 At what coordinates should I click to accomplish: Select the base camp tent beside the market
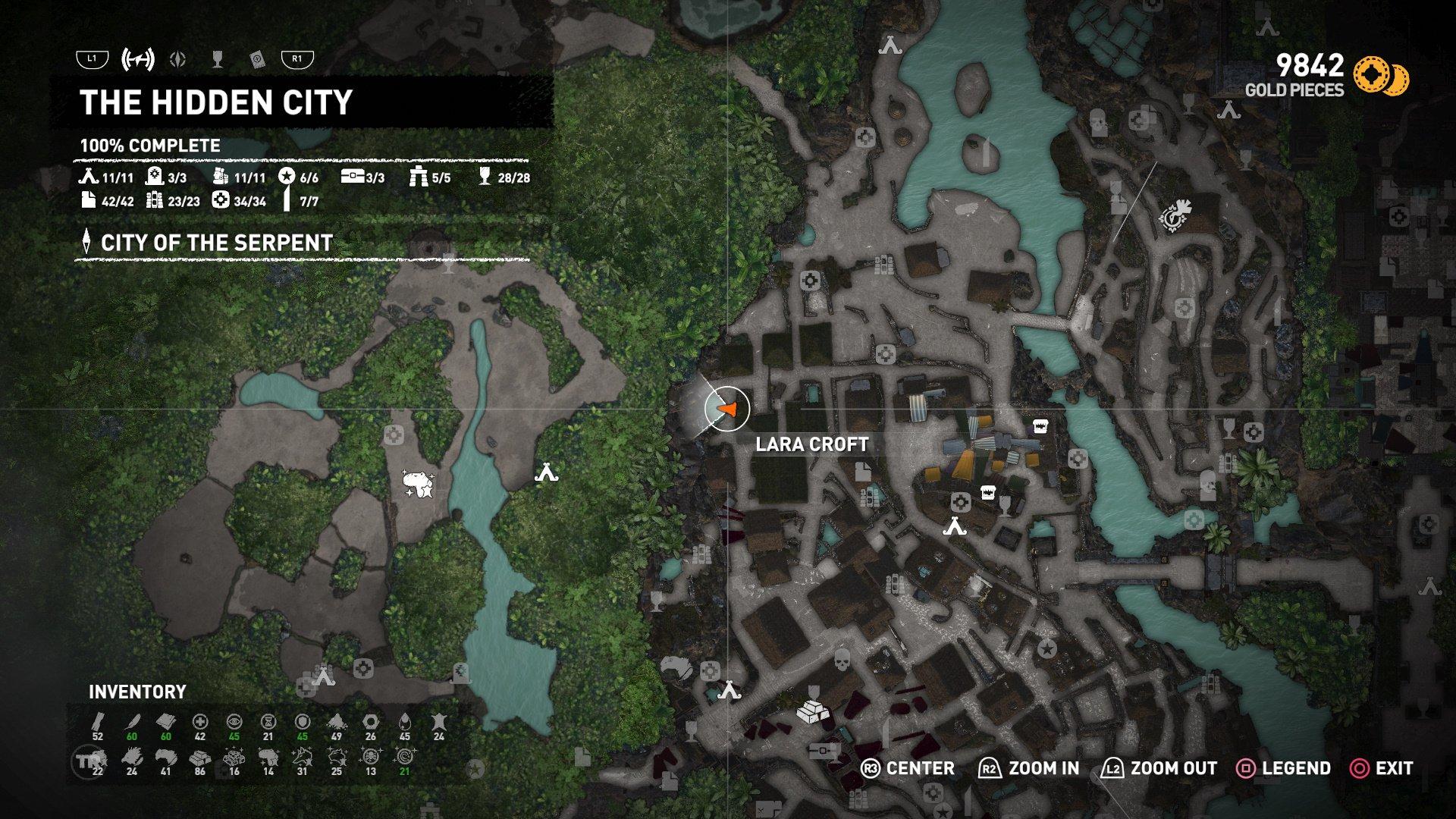[x=954, y=526]
